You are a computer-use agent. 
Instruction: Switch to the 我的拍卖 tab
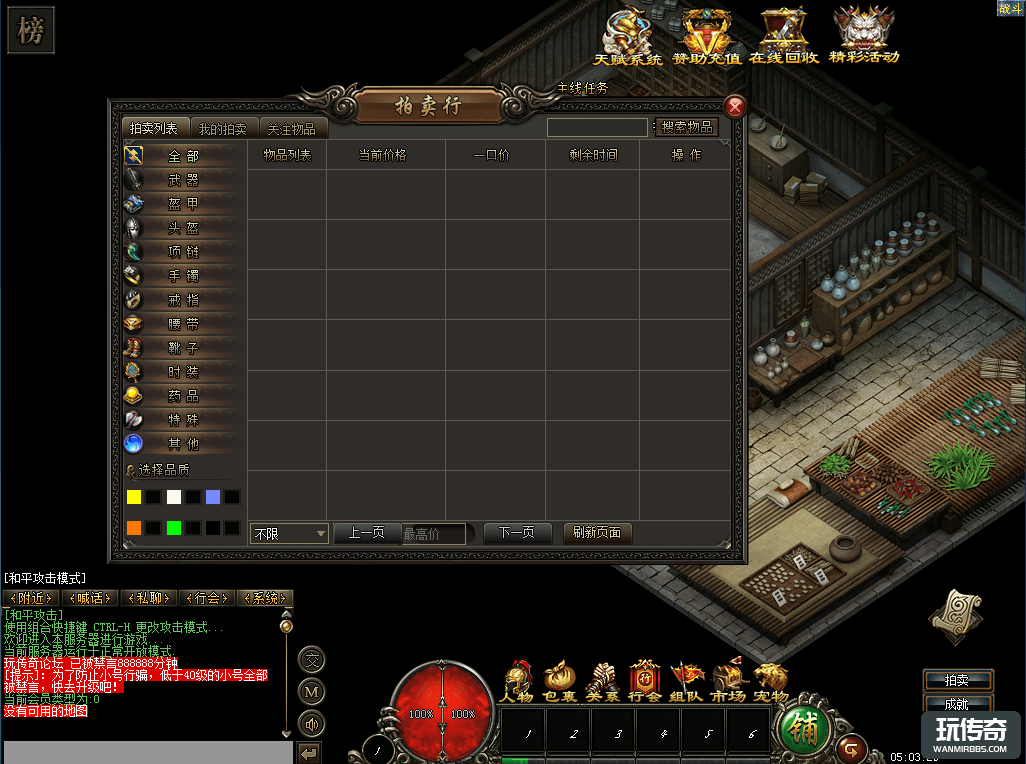click(222, 129)
